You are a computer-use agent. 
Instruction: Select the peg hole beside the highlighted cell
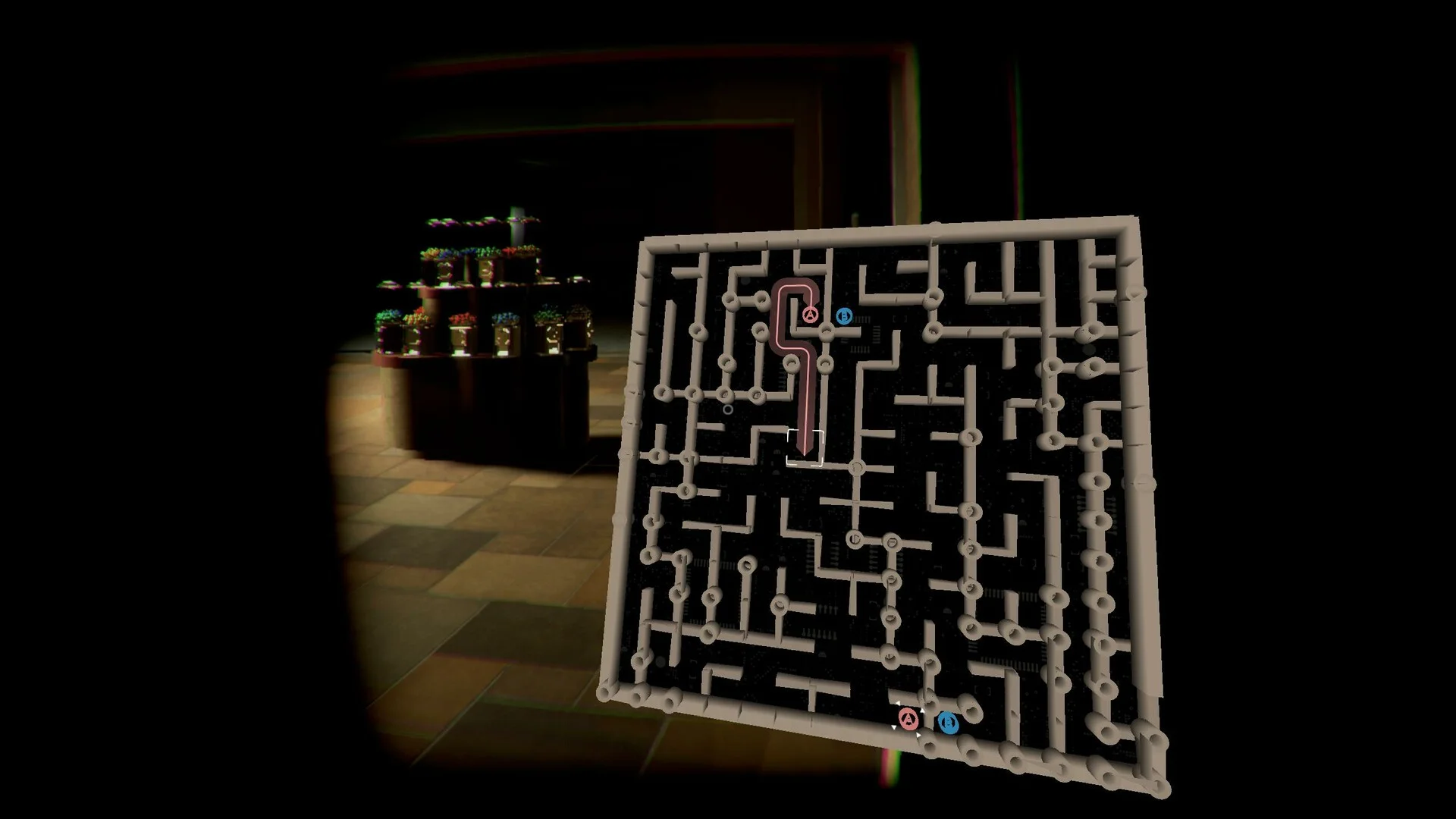click(x=855, y=466)
